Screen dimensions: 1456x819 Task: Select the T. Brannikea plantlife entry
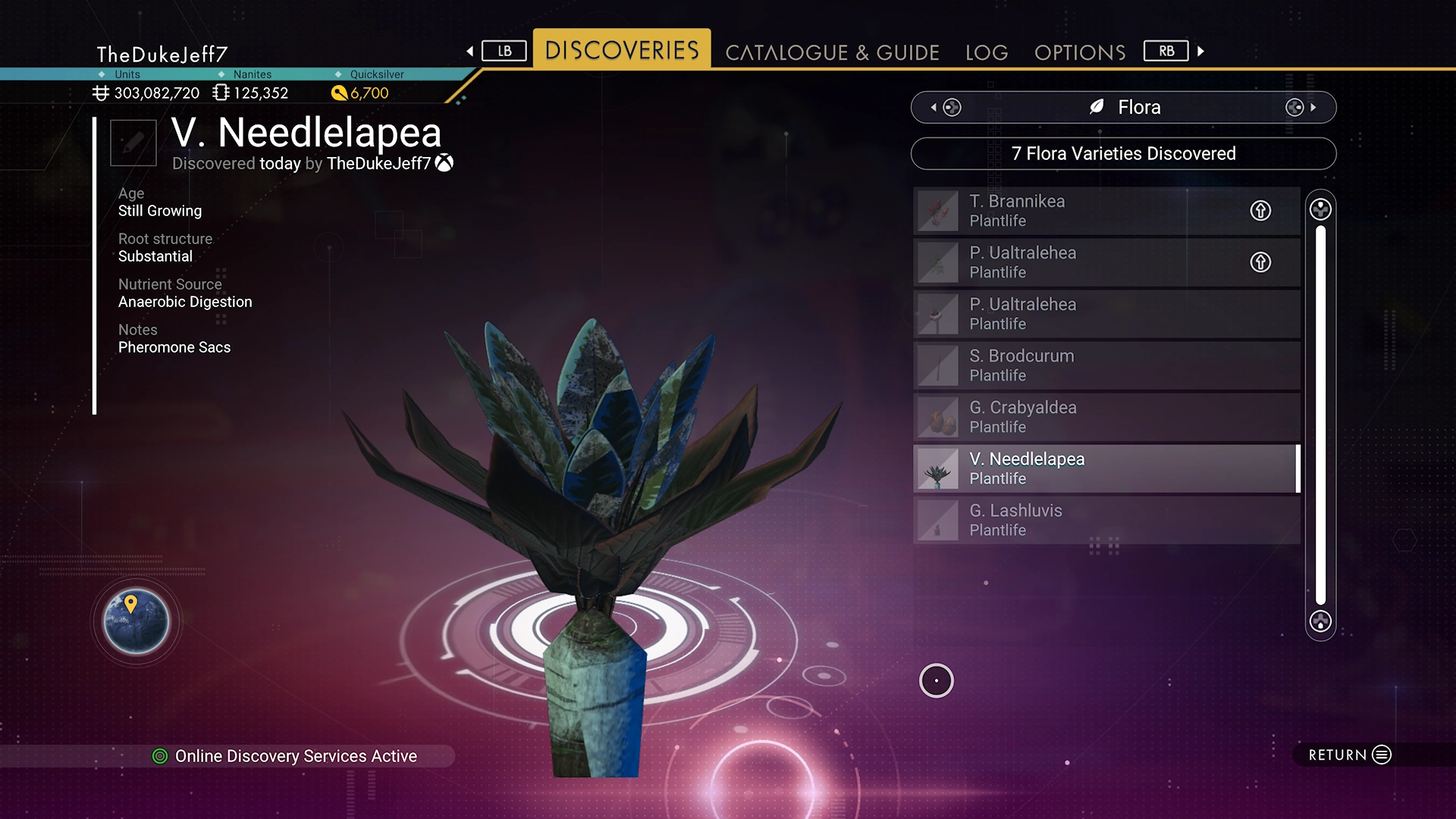coord(1077,211)
